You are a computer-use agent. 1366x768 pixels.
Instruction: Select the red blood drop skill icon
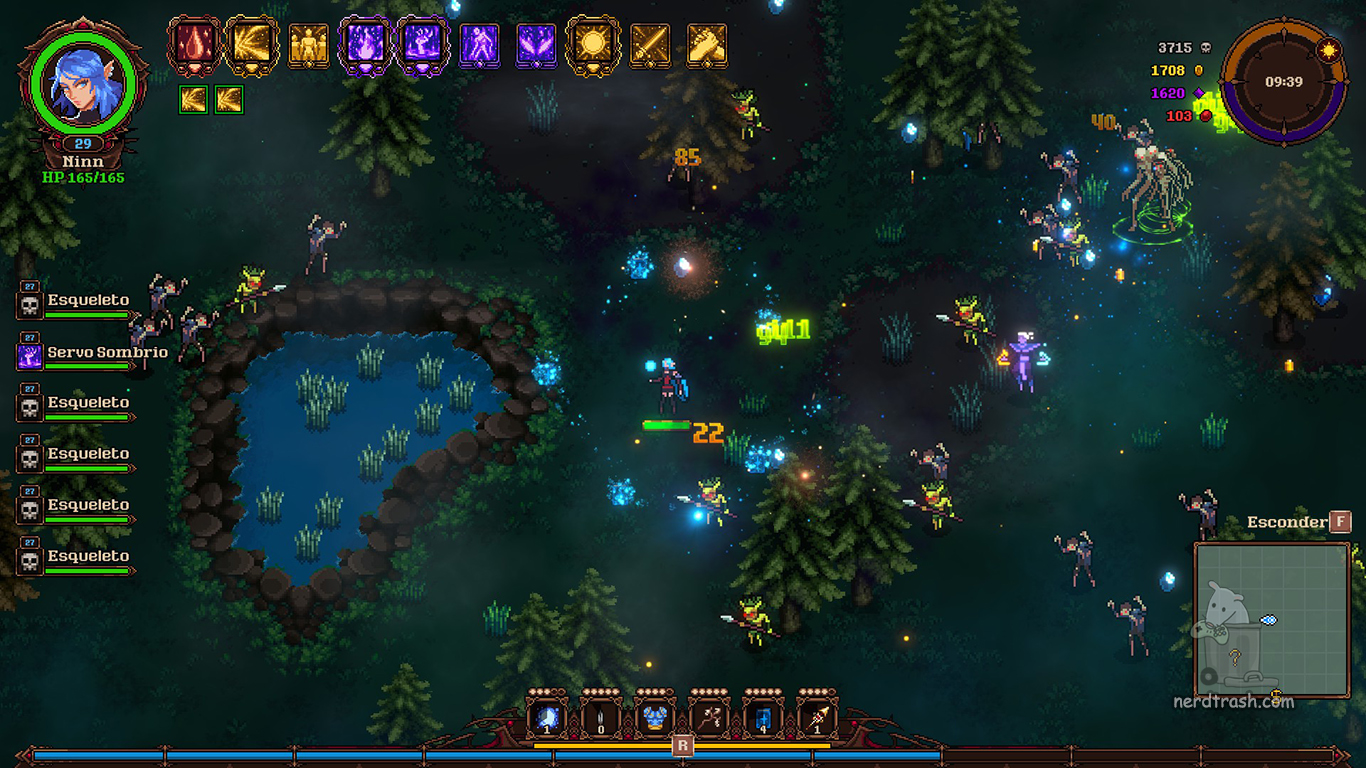(x=193, y=45)
